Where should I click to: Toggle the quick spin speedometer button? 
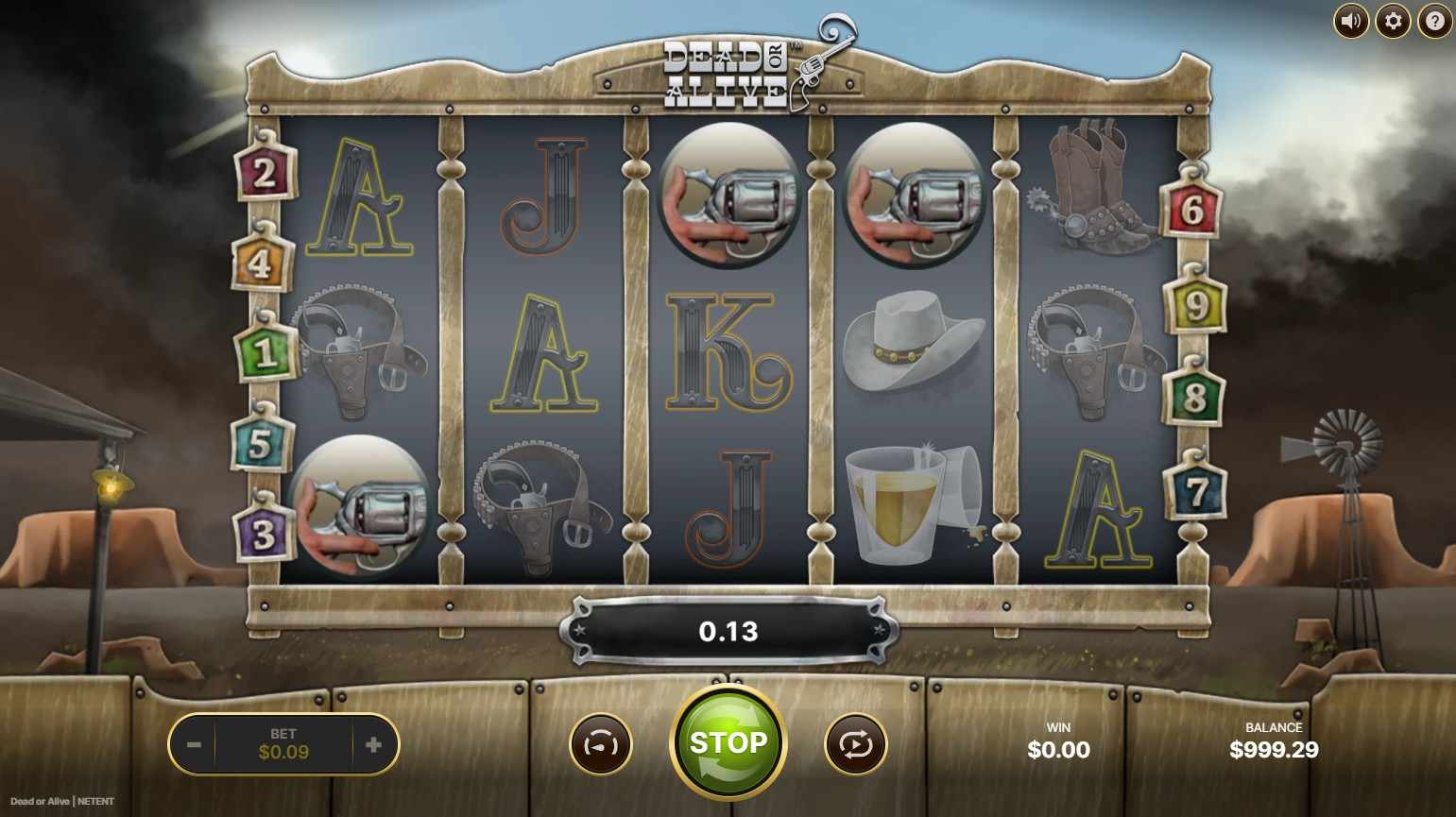point(600,744)
